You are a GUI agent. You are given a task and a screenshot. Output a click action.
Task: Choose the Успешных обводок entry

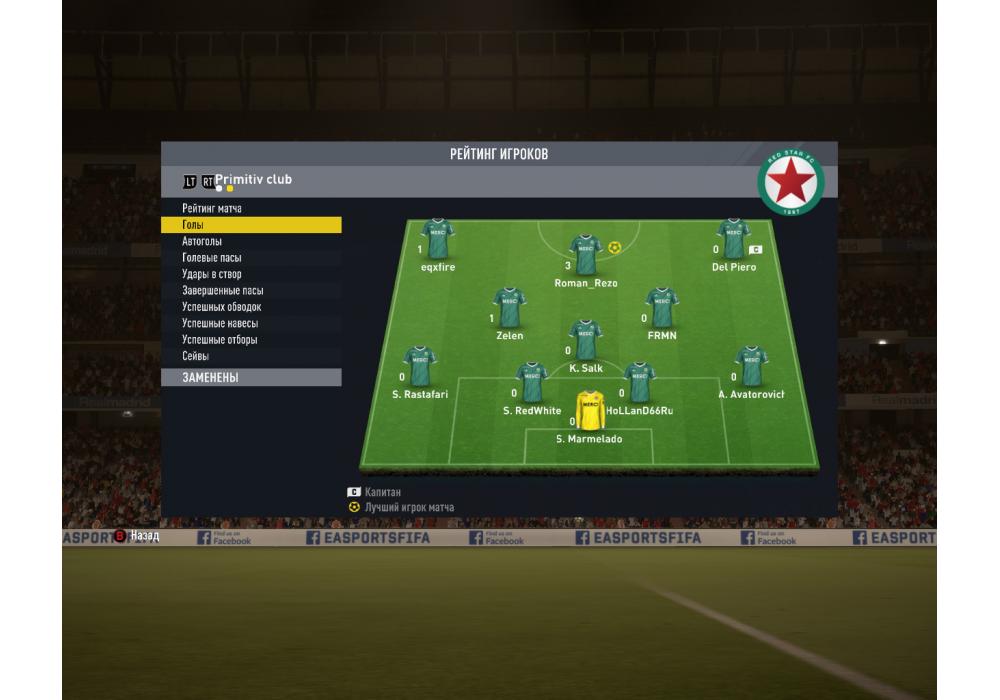pyautogui.click(x=222, y=307)
